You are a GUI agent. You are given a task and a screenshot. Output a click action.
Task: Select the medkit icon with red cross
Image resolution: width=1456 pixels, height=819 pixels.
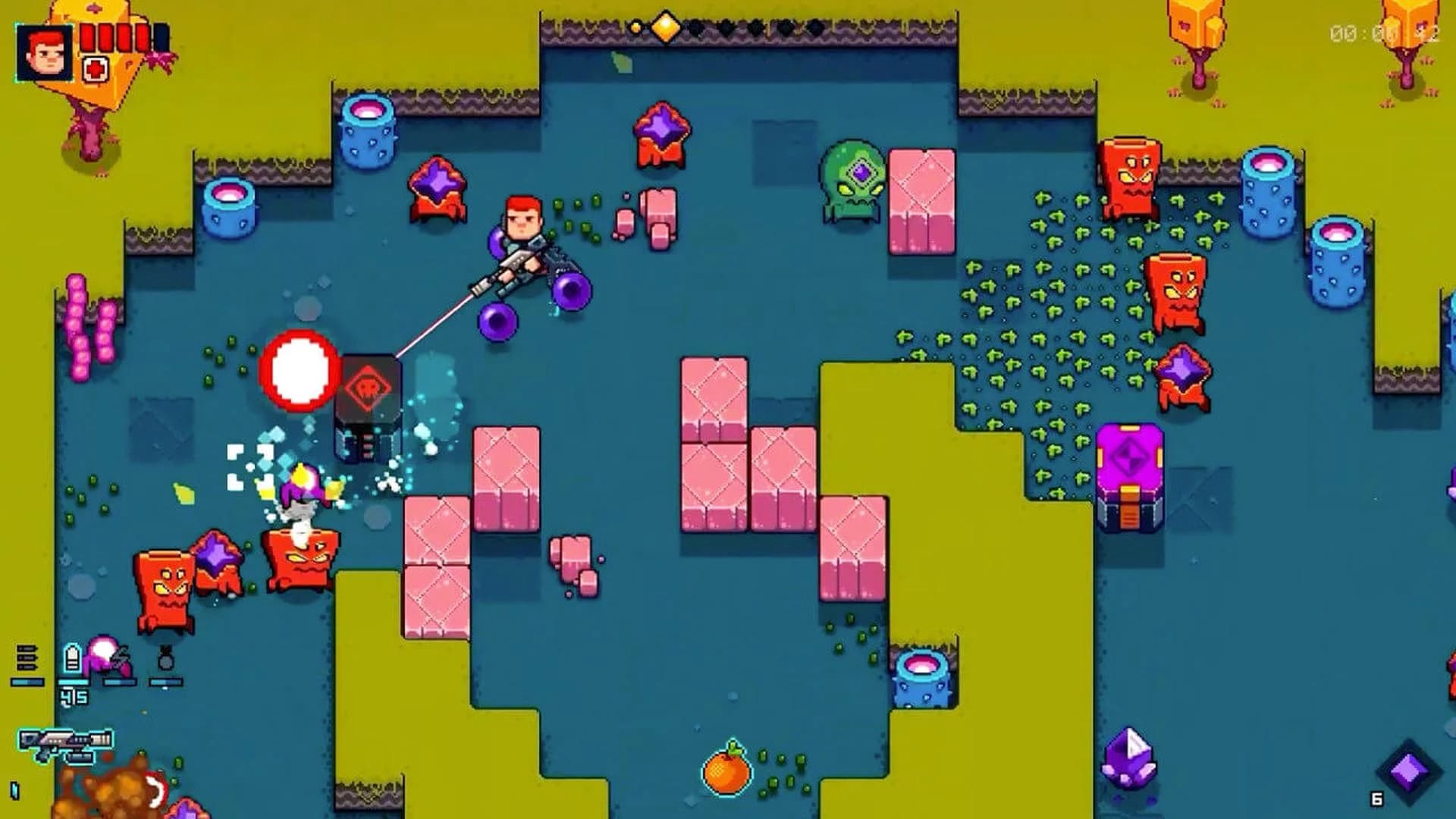coord(96,70)
